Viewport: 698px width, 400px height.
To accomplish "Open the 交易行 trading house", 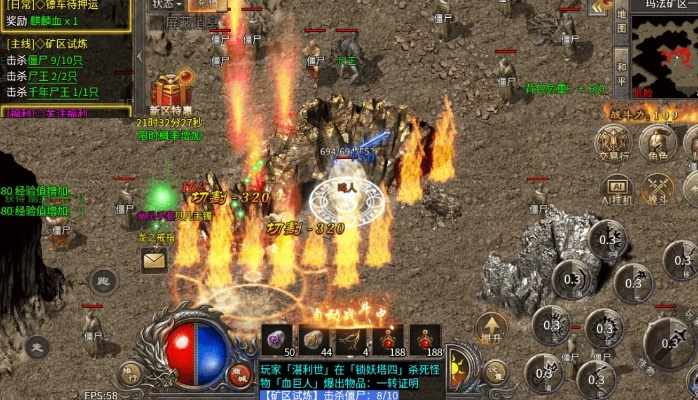I will coord(613,141).
